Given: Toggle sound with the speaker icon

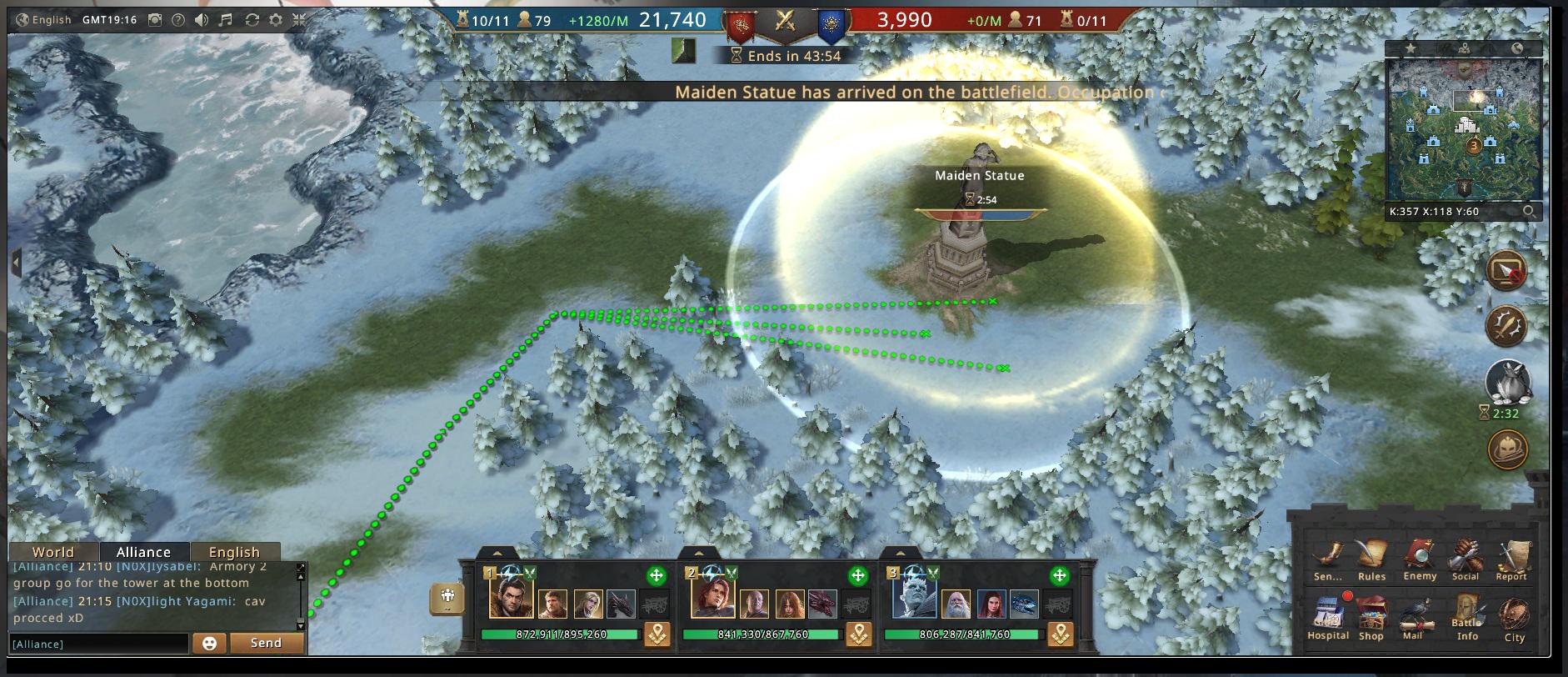Looking at the screenshot, I should click(201, 20).
